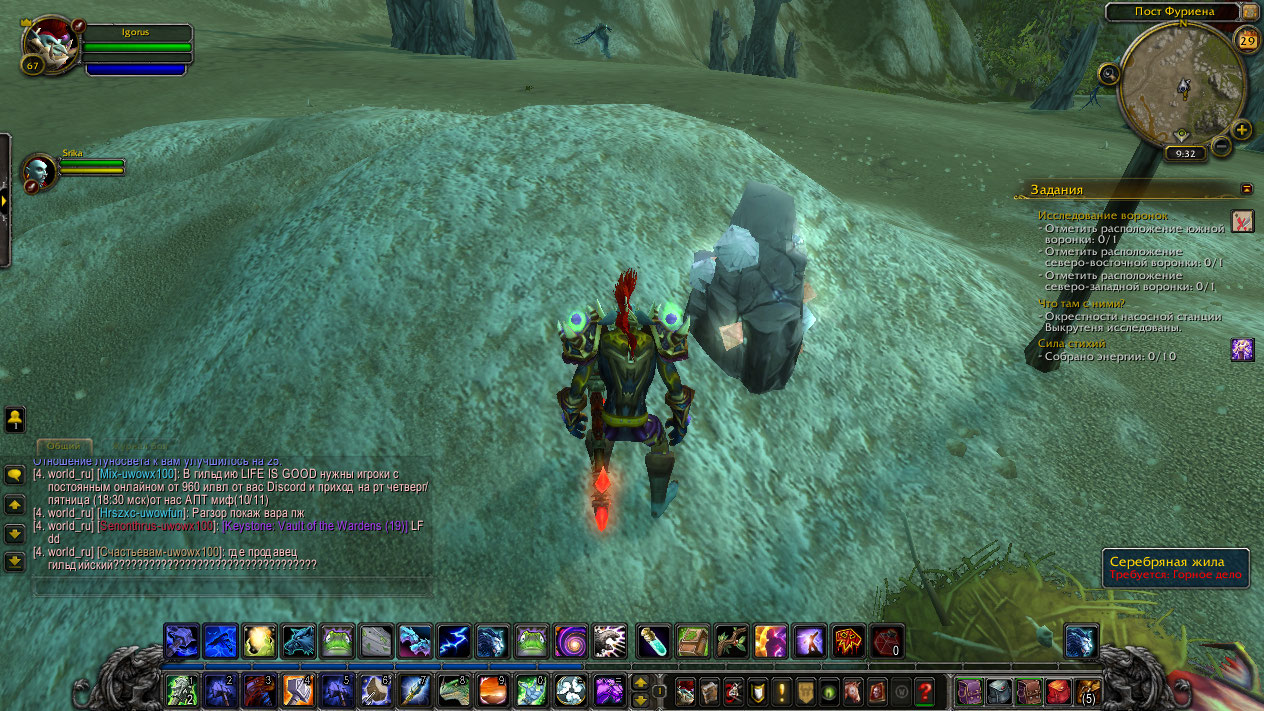The width and height of the screenshot is (1264, 711).
Task: Switch to the Общий chat tab
Action: [x=65, y=446]
